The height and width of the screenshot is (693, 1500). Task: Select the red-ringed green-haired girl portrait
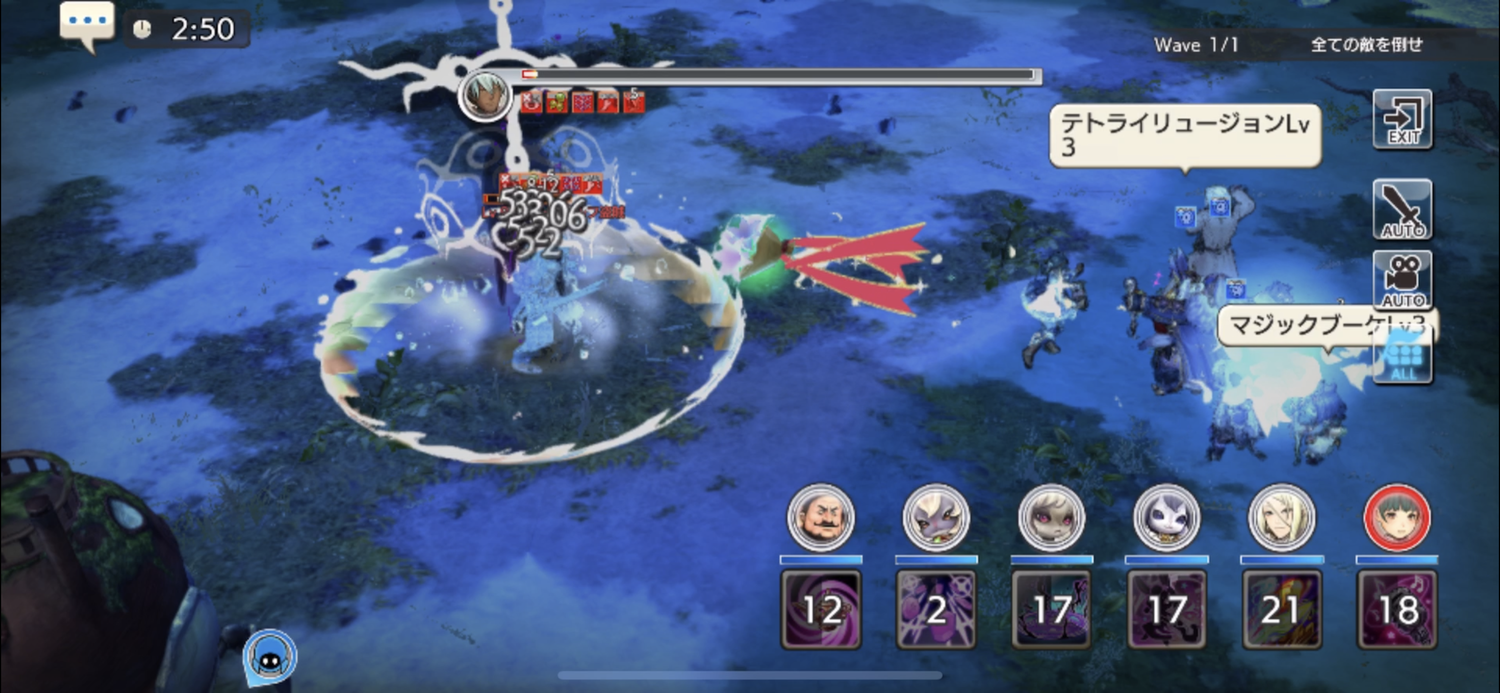click(x=1397, y=518)
